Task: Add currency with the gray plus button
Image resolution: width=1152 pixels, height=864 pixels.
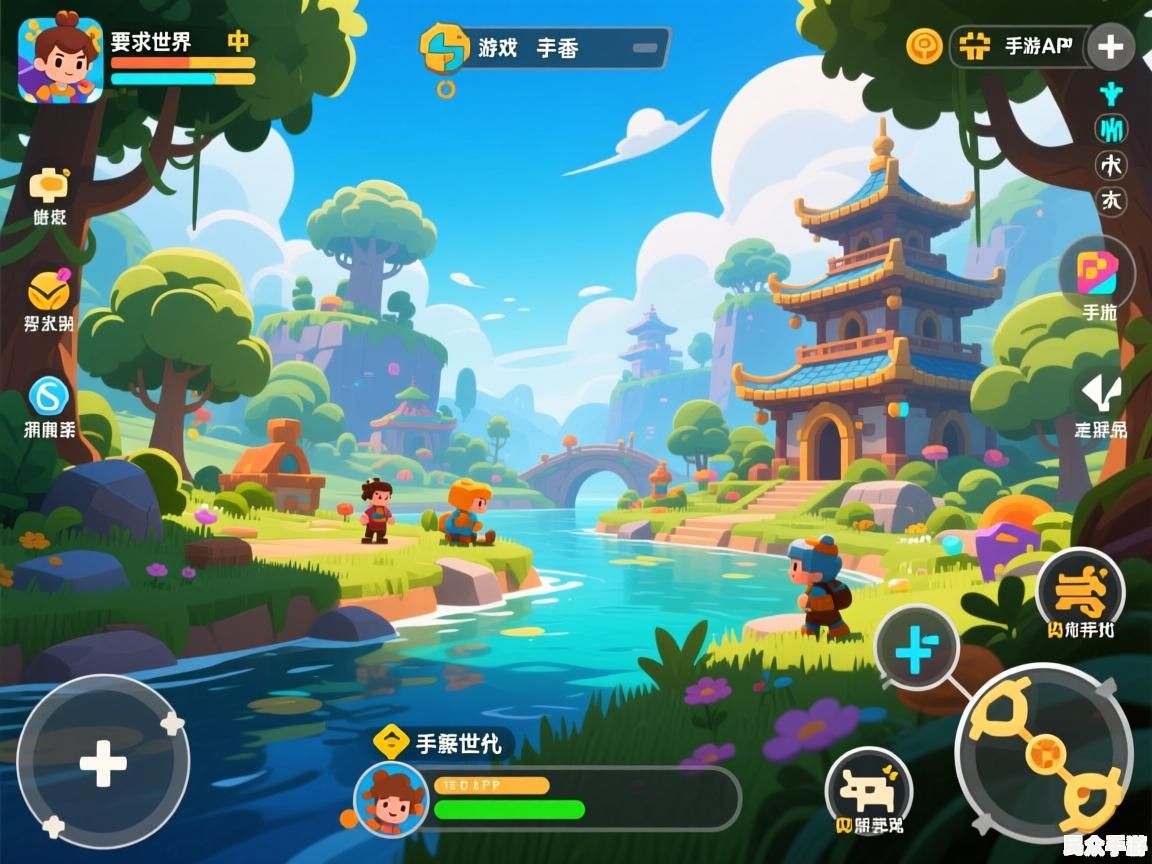Action: [1110, 47]
